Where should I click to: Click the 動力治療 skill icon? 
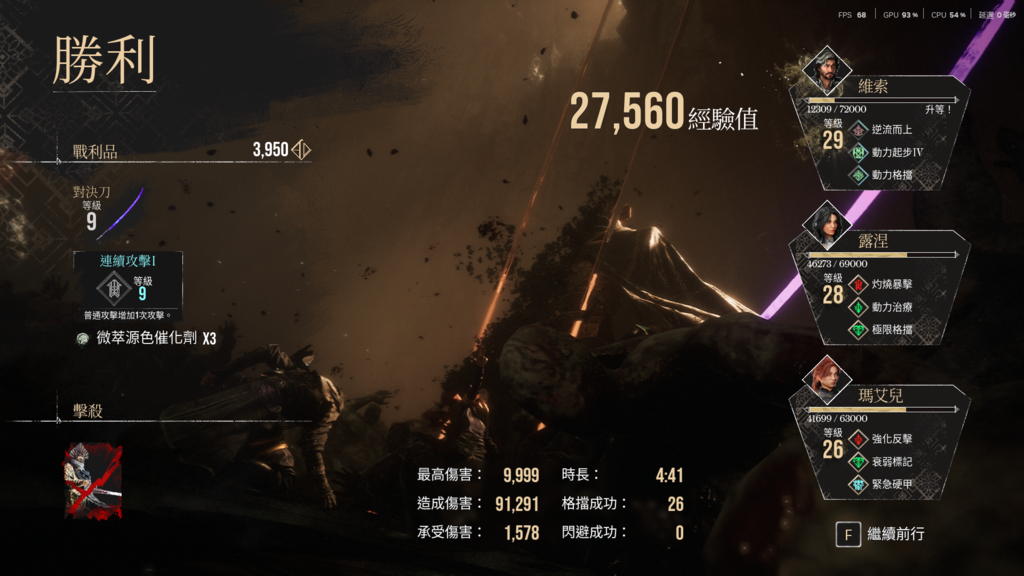[859, 308]
